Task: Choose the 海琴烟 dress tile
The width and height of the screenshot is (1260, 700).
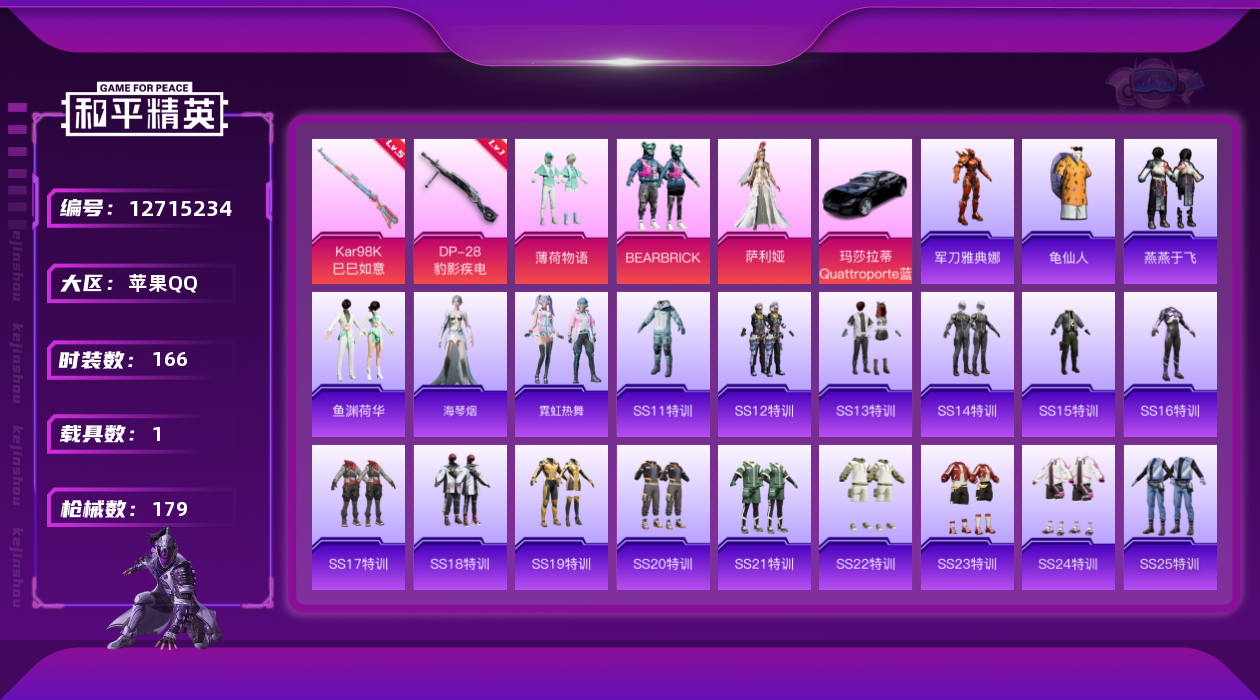Action: [460, 363]
